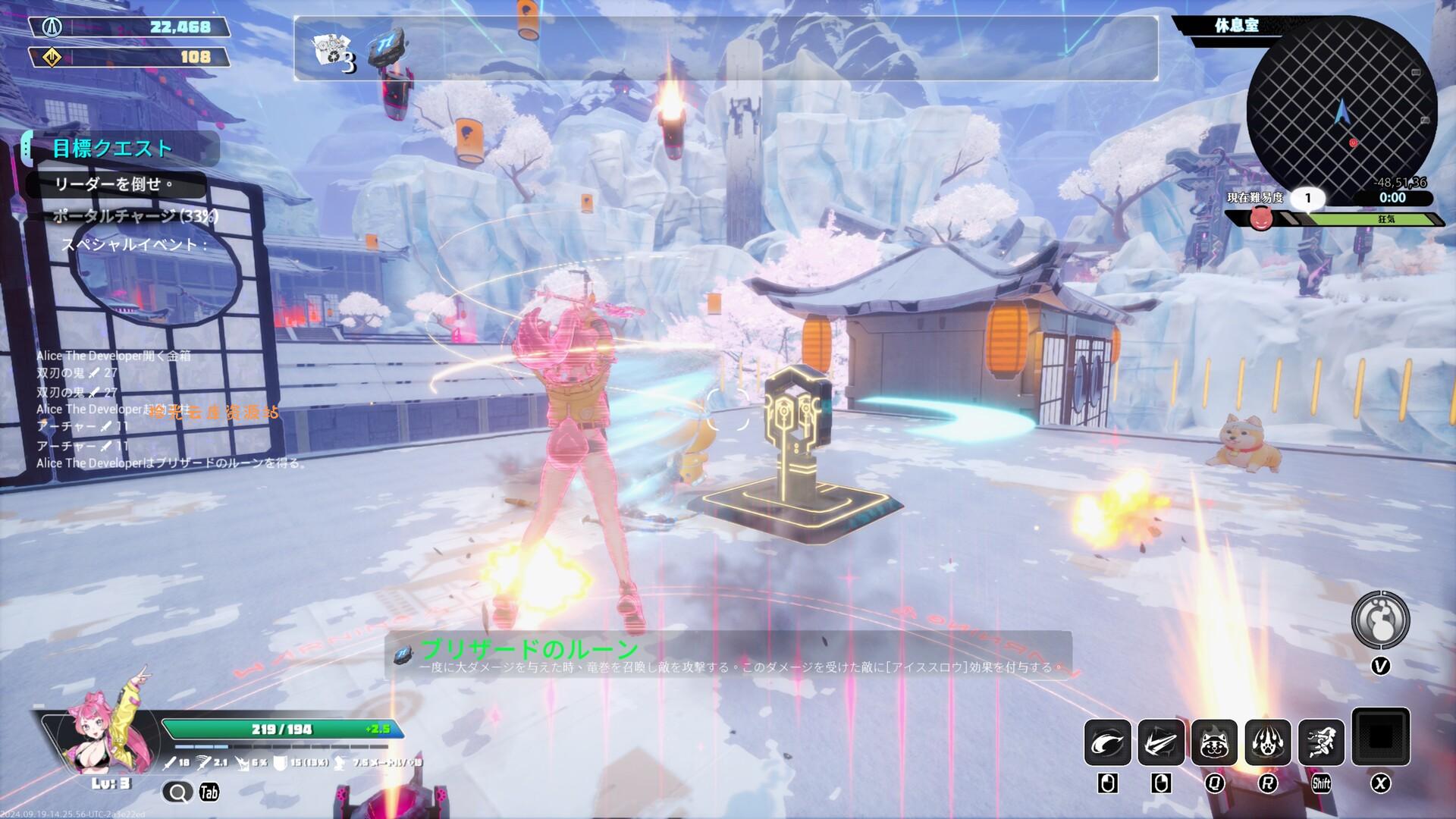The height and width of the screenshot is (819, 1456).
Task: Click the 目標クエスト panel header
Action: [110, 148]
